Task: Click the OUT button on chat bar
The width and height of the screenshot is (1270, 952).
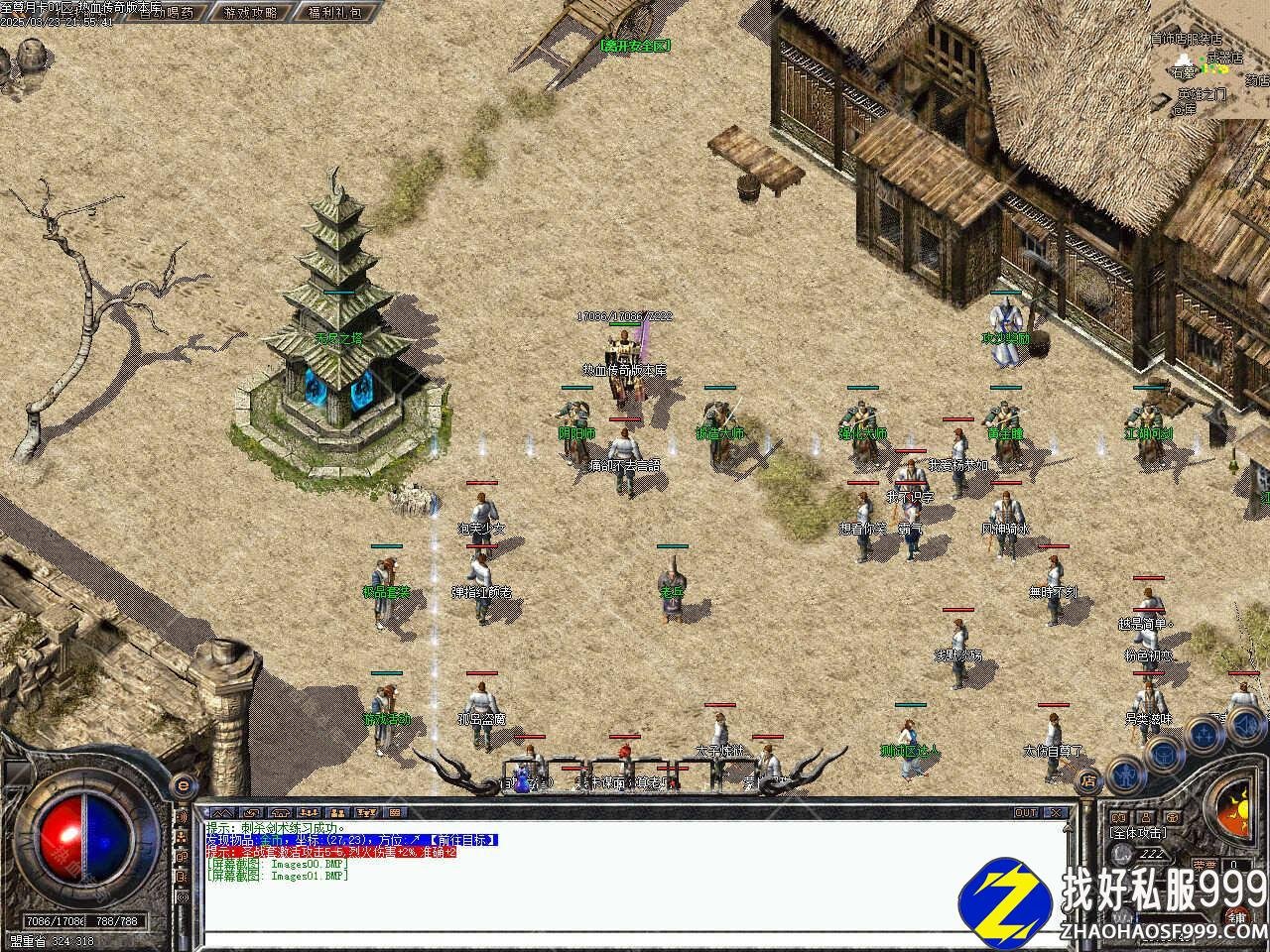Action: tap(1025, 812)
